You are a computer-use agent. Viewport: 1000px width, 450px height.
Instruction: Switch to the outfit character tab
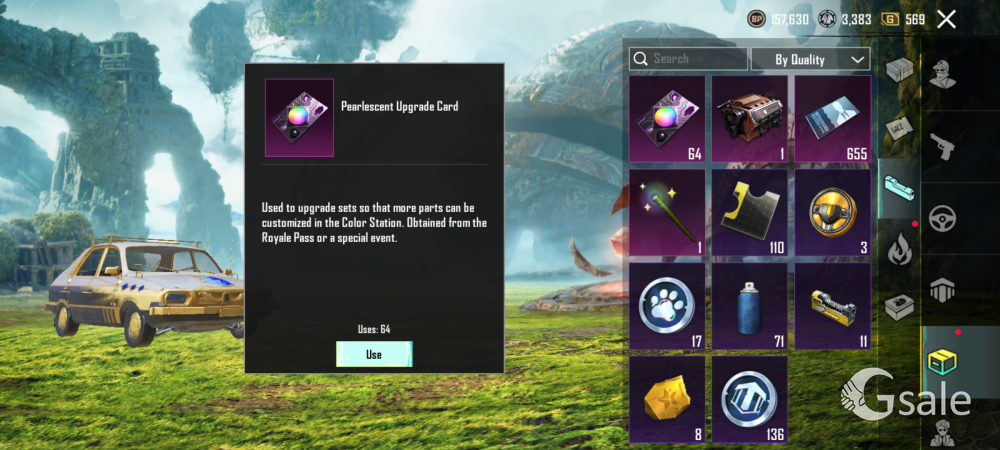pos(941,75)
